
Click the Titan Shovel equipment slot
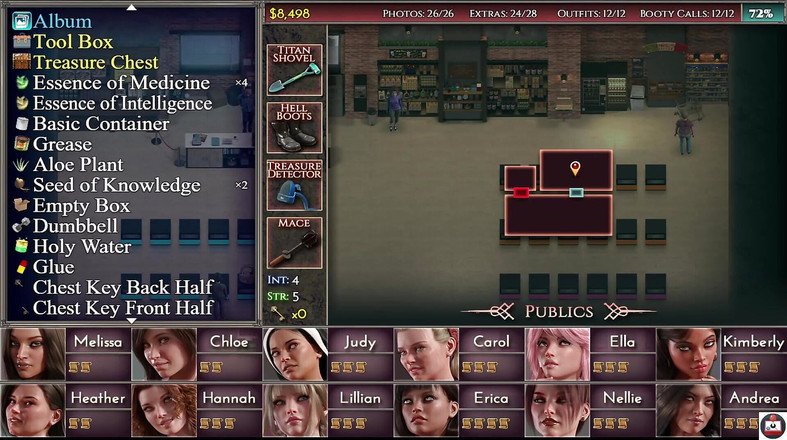294,70
